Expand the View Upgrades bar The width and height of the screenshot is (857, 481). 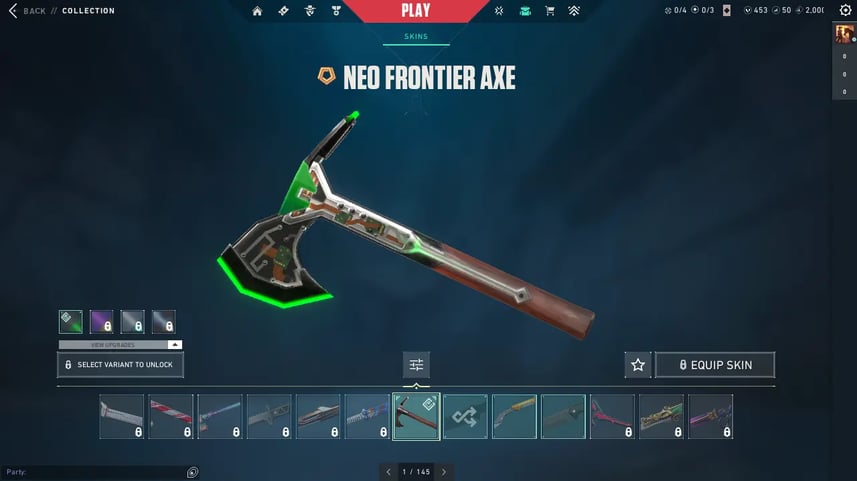(120, 344)
